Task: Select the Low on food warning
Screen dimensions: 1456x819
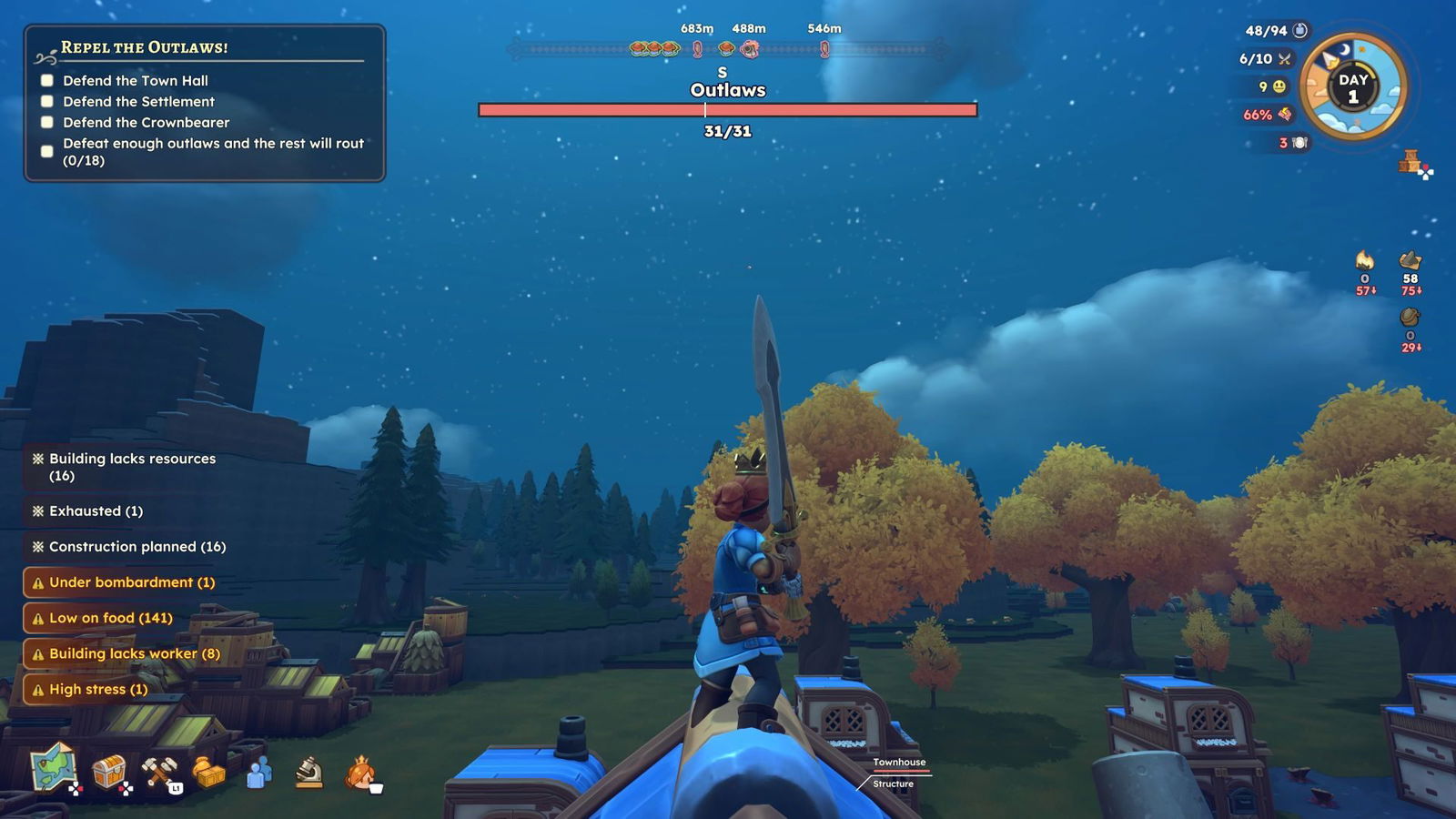Action: click(x=102, y=618)
